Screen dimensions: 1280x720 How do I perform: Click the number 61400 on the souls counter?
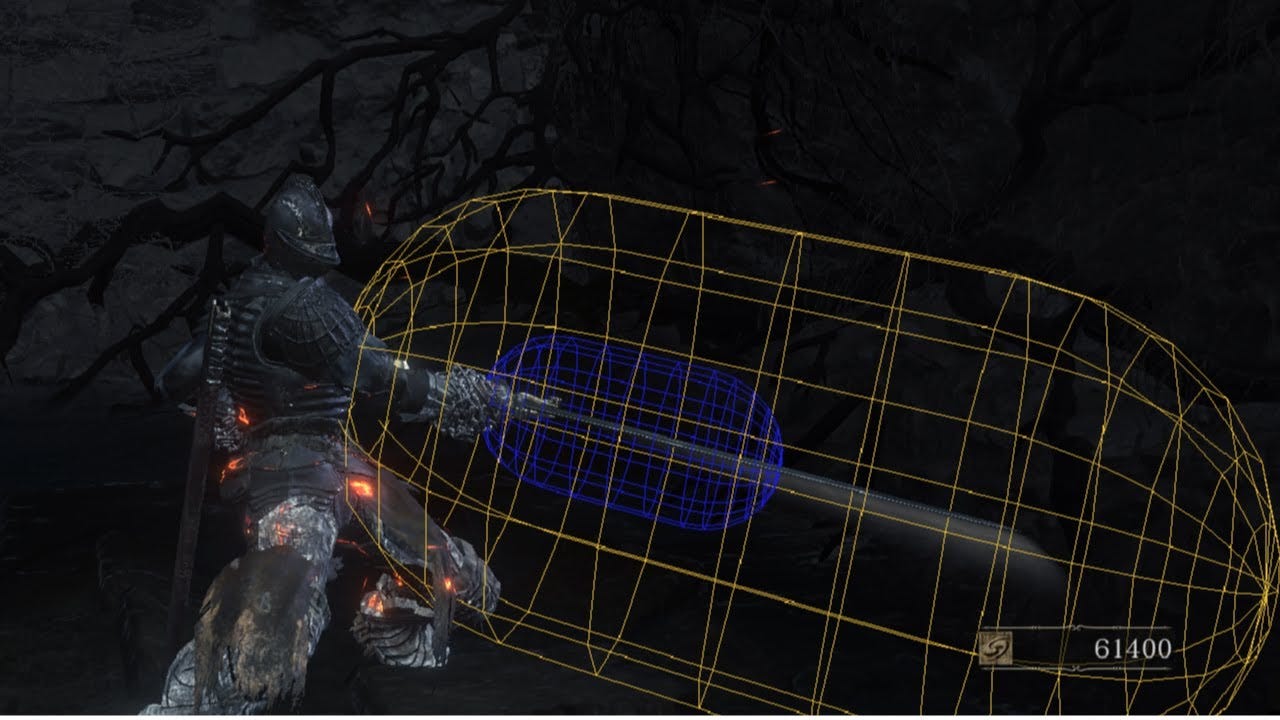(x=1133, y=646)
